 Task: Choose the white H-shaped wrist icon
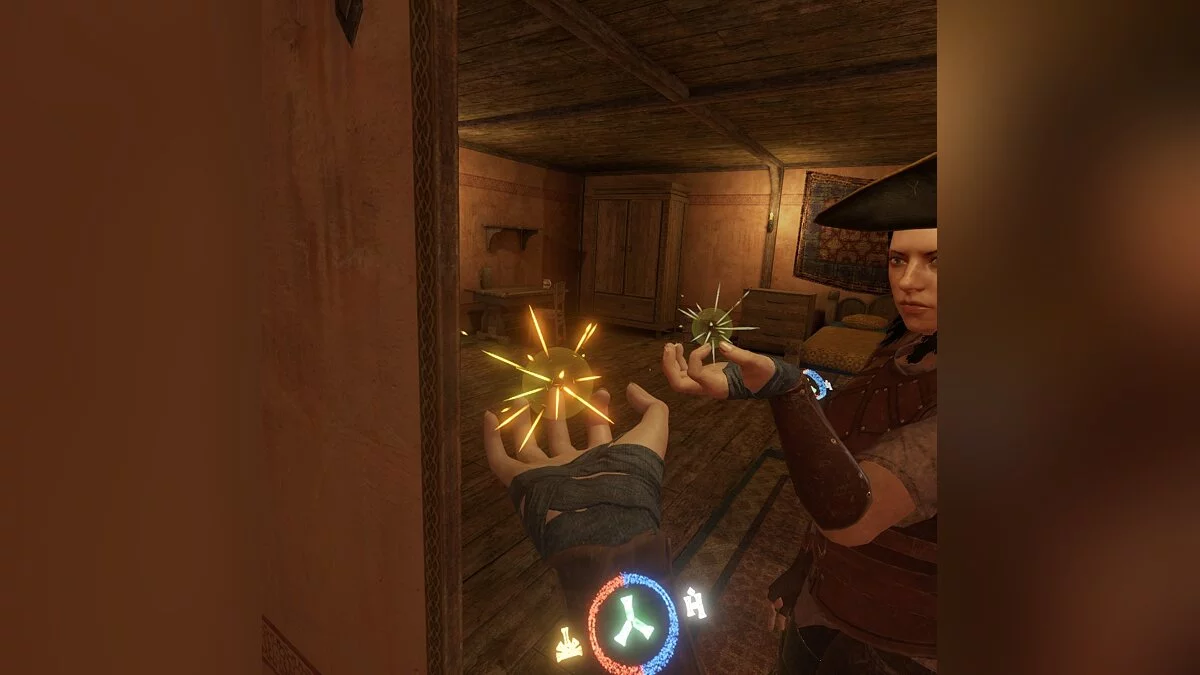(x=694, y=602)
